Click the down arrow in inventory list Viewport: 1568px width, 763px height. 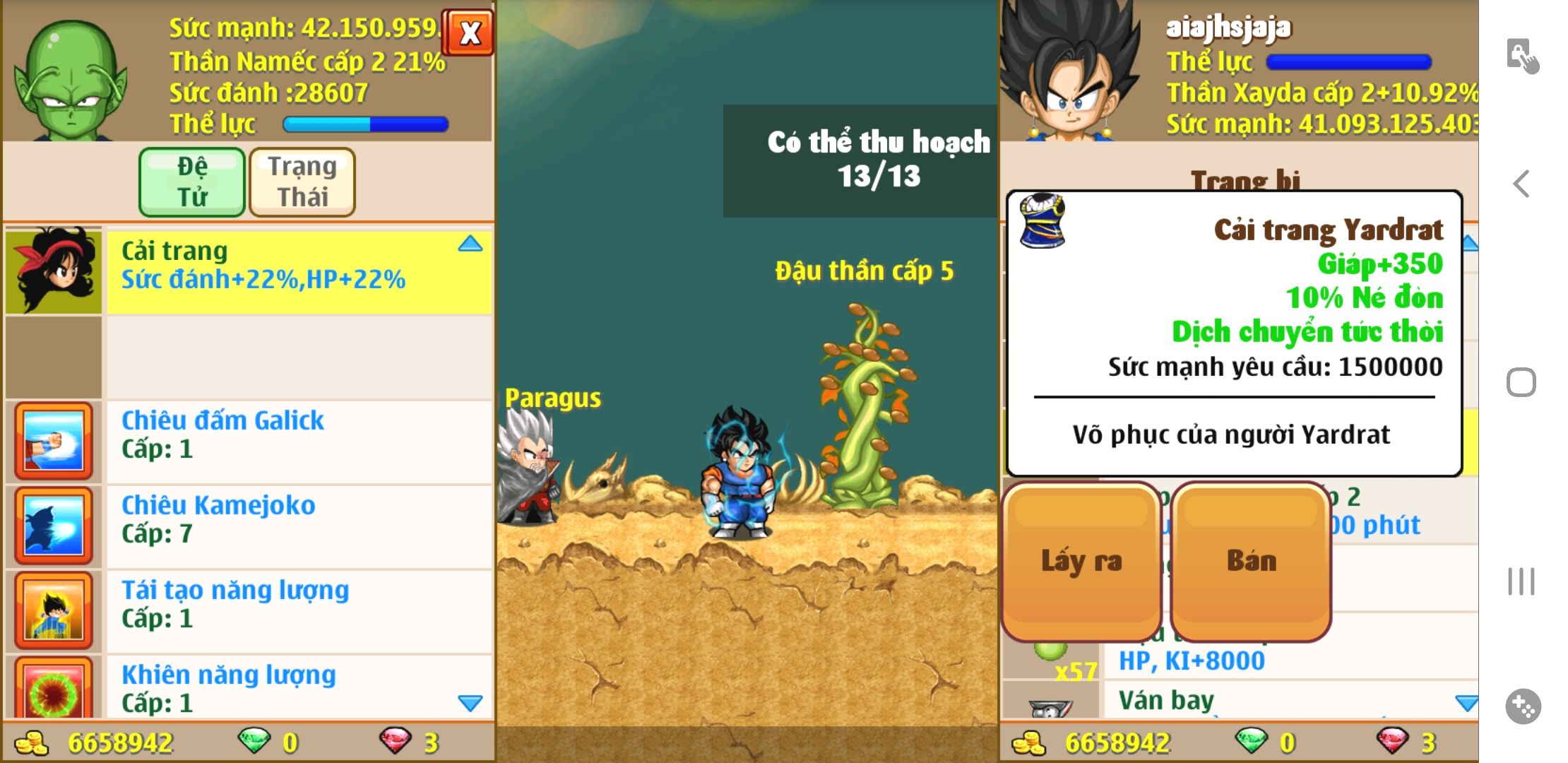coord(1466,703)
